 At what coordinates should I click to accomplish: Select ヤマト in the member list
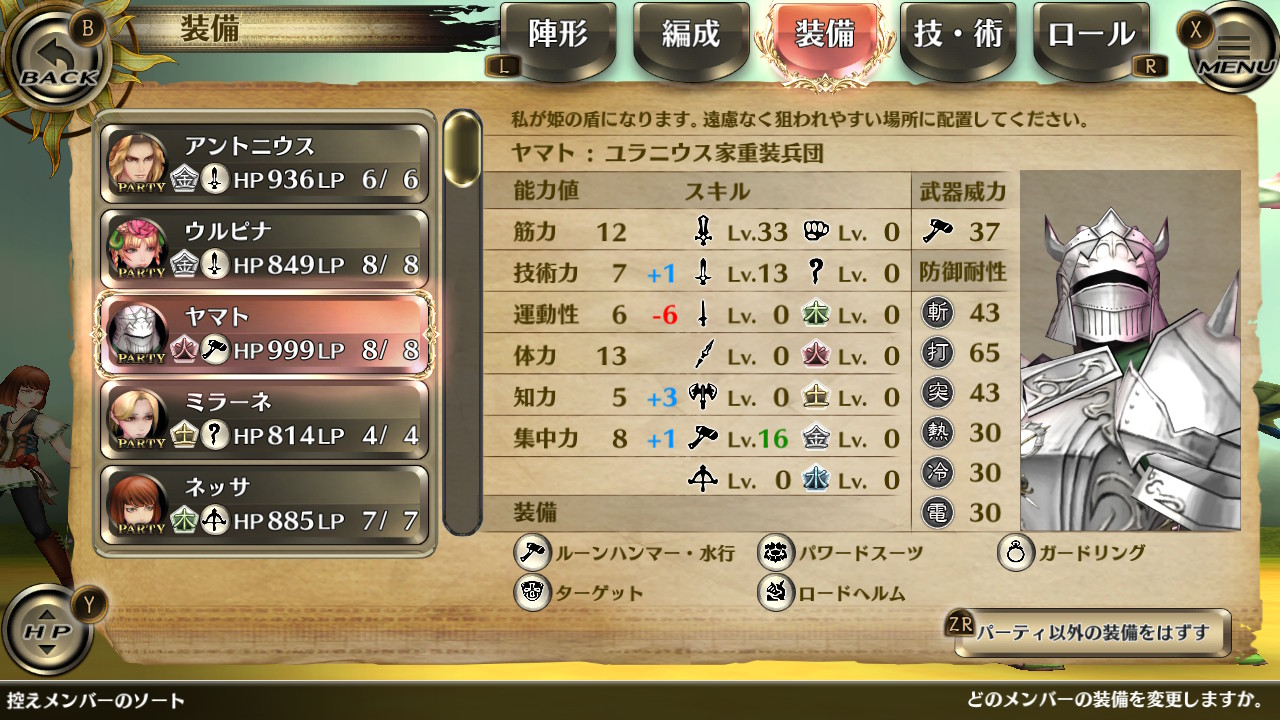[265, 334]
